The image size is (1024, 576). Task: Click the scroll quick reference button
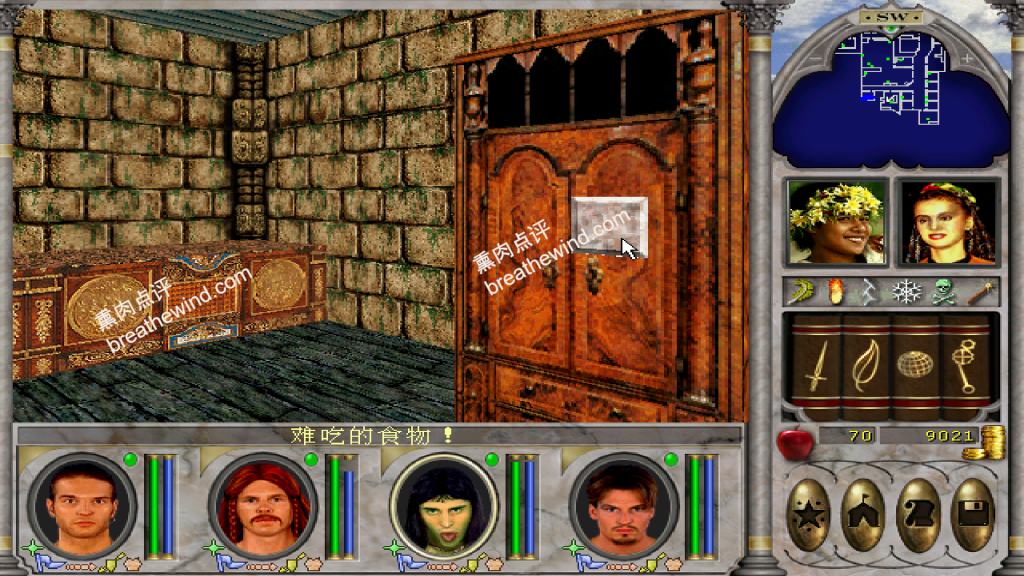[x=917, y=515]
